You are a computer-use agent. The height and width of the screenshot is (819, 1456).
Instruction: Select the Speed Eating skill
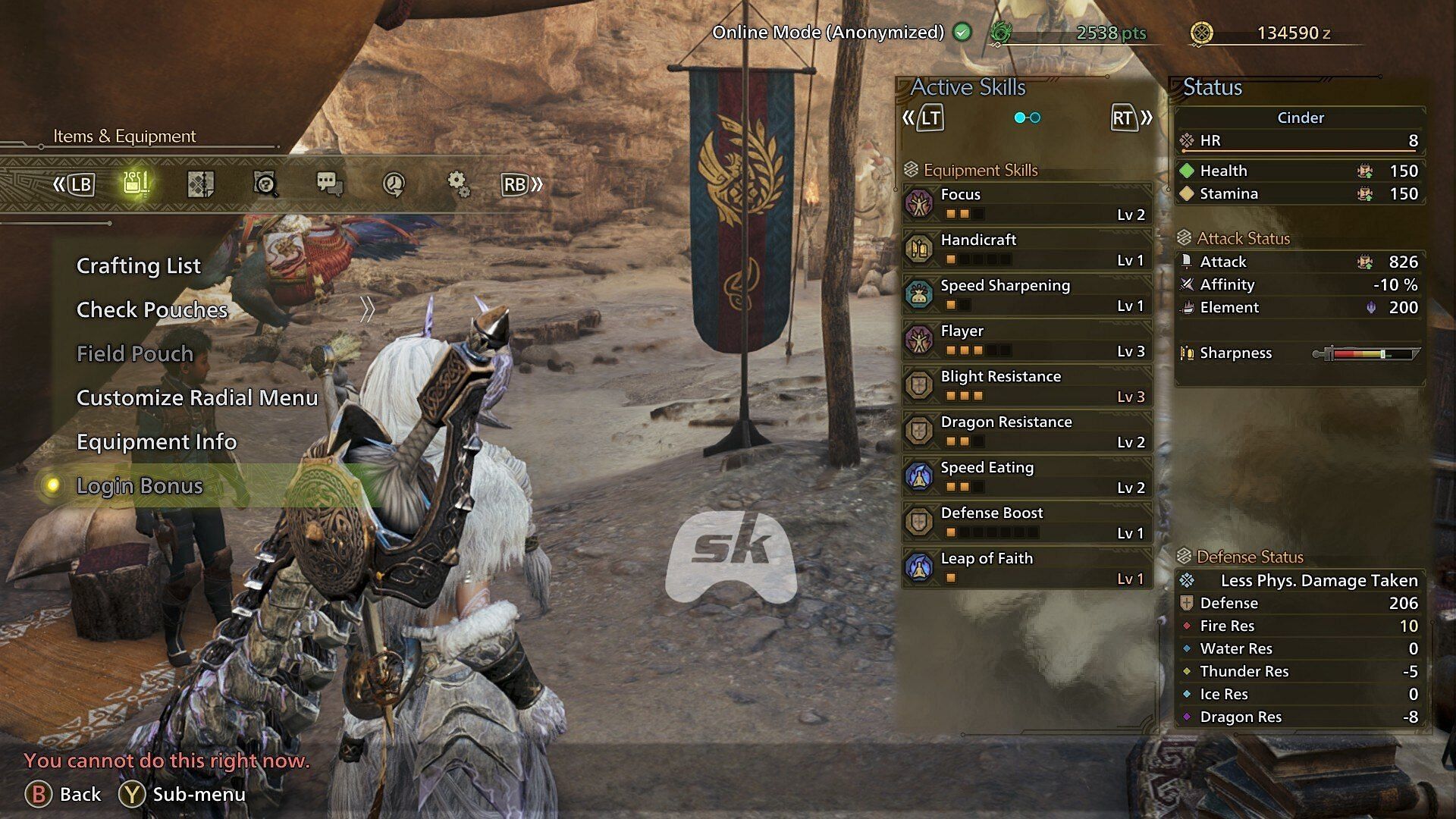tap(1027, 477)
